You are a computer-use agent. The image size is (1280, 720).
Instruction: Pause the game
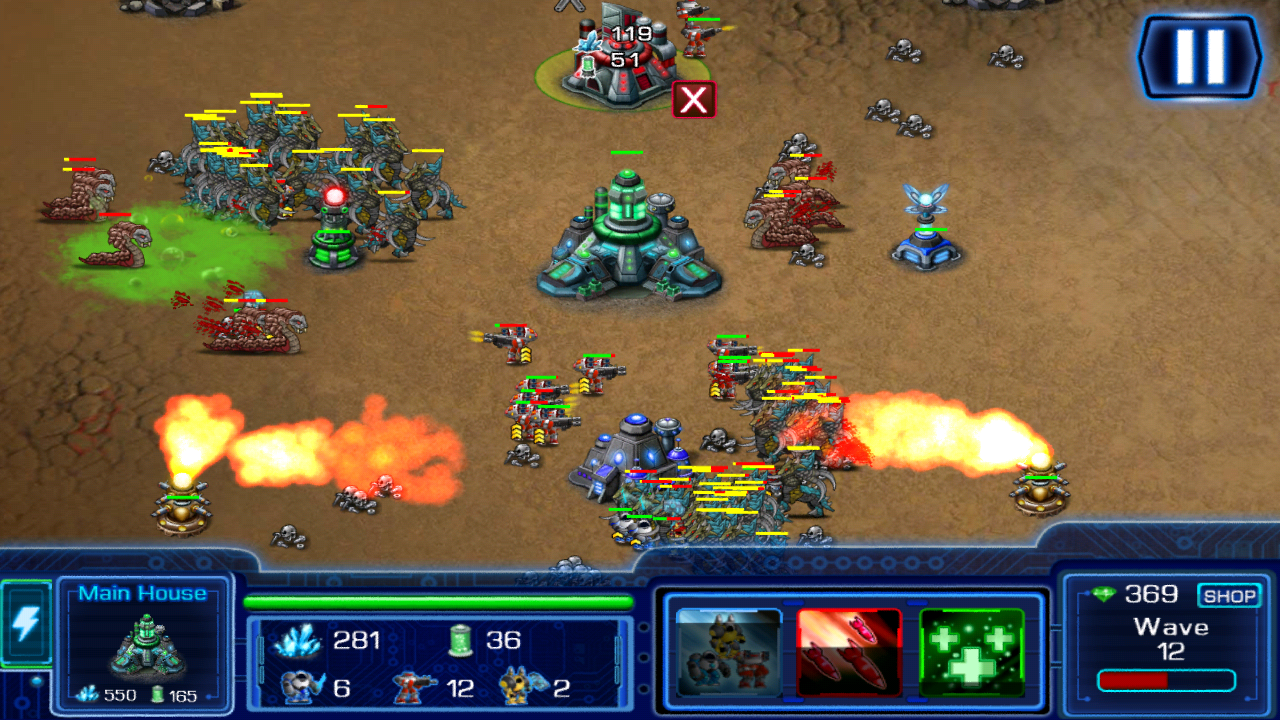pos(1199,56)
